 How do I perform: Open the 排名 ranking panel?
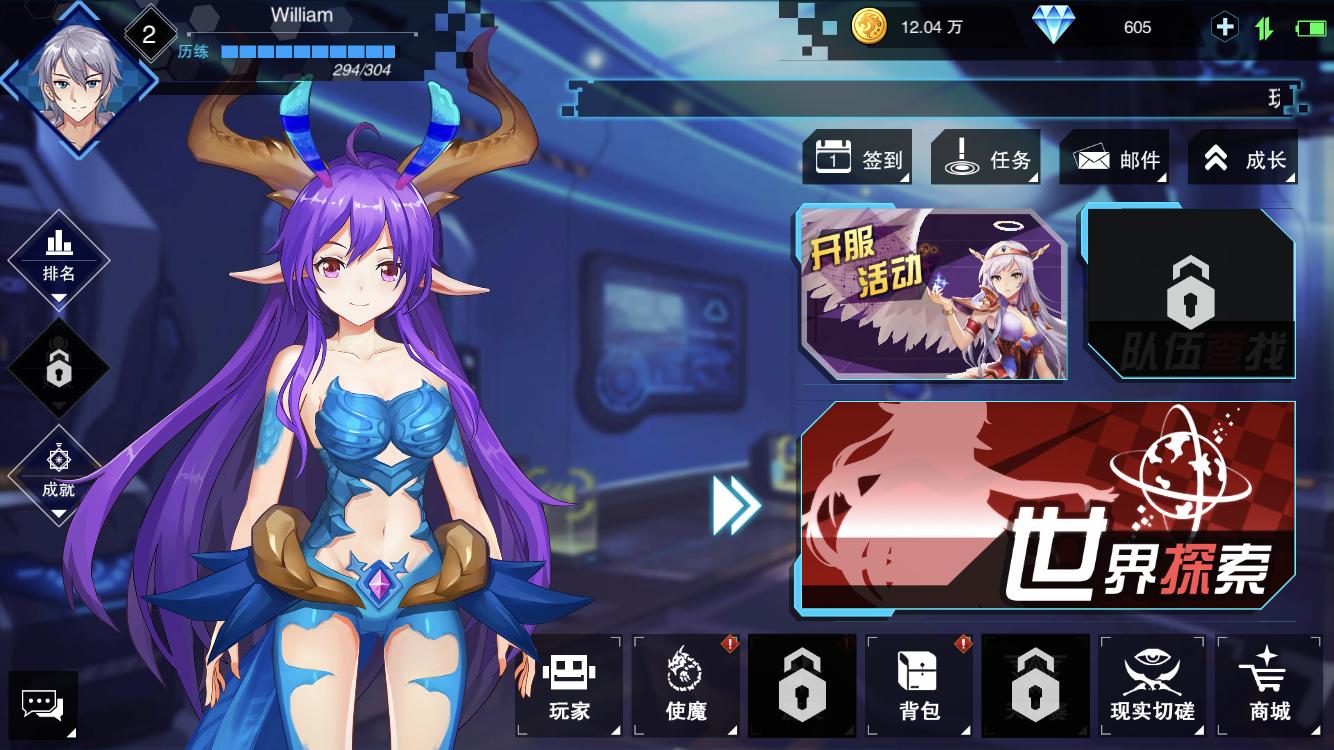59,256
